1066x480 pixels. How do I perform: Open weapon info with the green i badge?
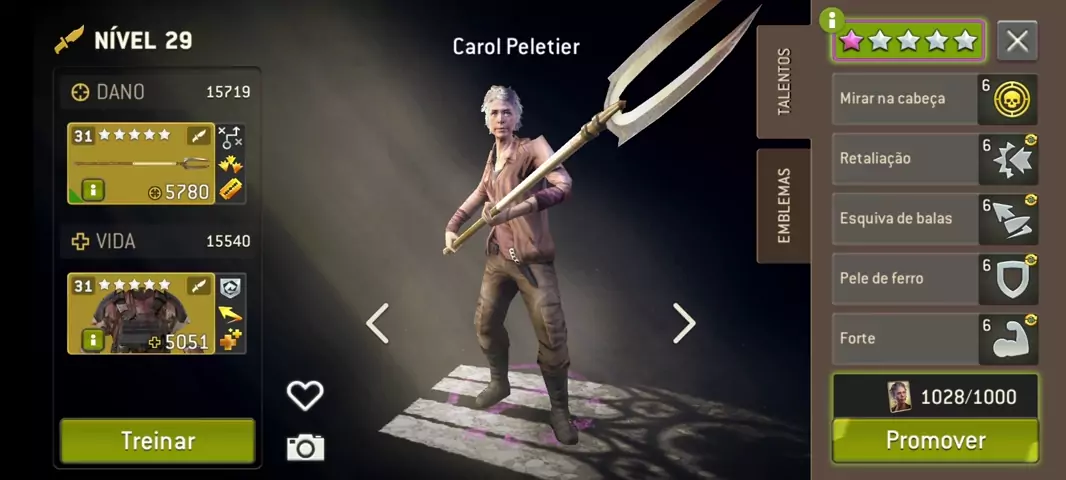(92, 190)
